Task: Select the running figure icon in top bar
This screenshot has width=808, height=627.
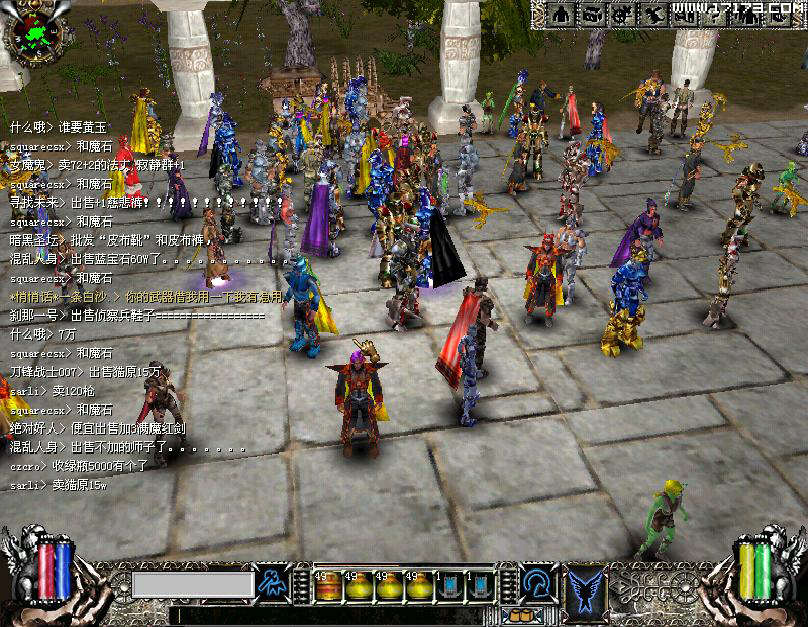Action: click(654, 13)
